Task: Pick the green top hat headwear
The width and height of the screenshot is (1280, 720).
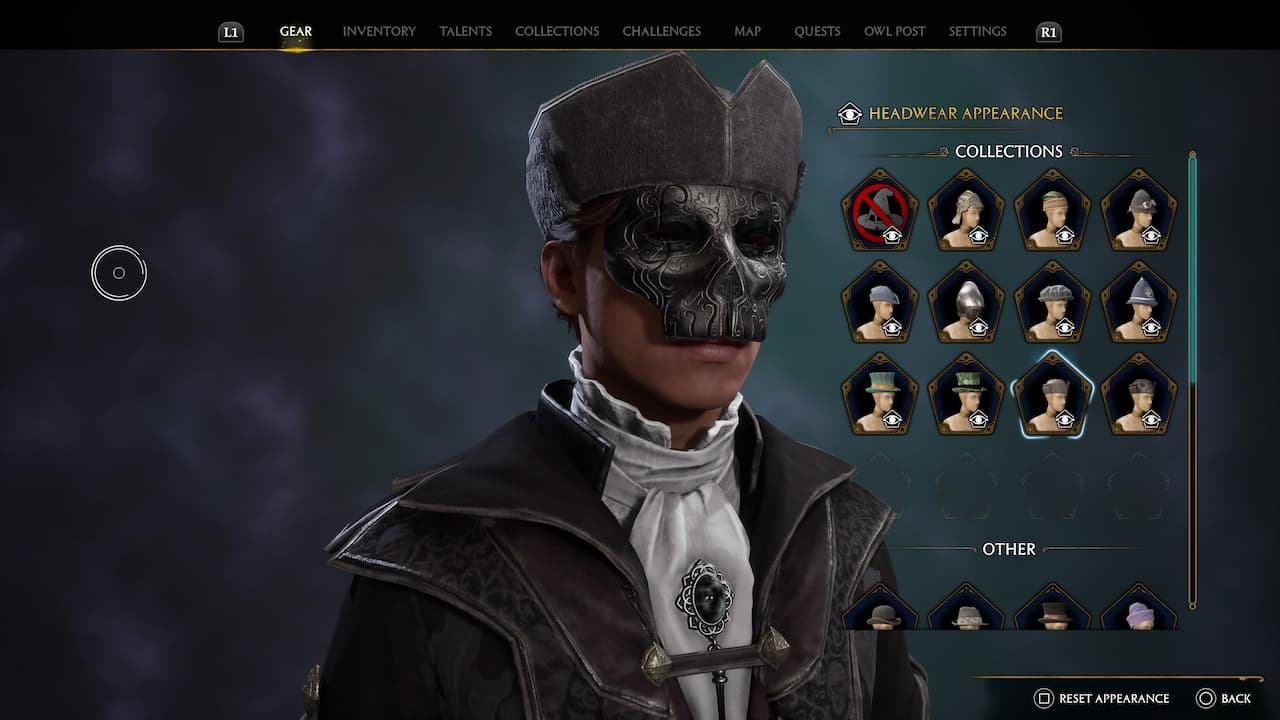Action: [966, 398]
